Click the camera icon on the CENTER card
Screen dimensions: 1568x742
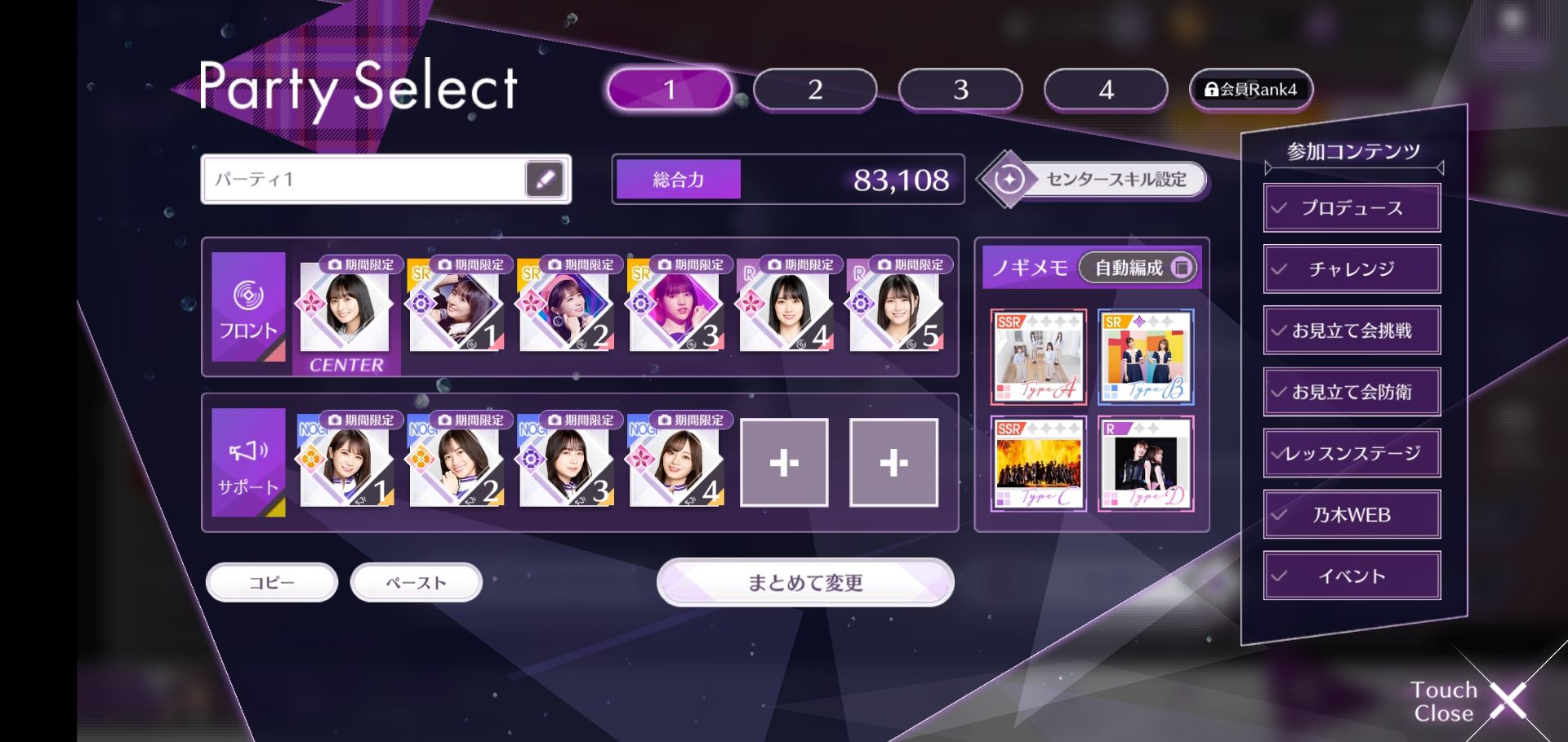334,264
